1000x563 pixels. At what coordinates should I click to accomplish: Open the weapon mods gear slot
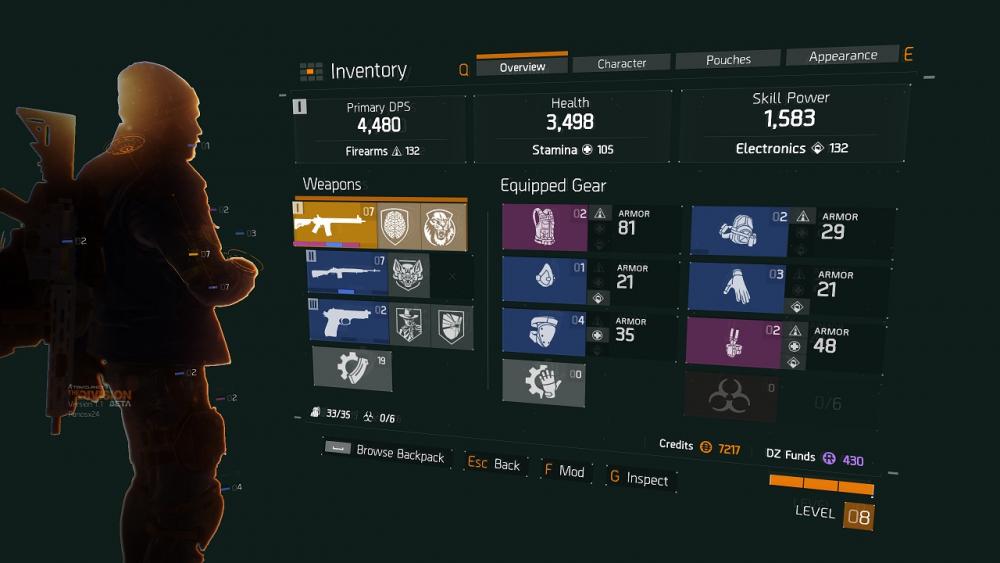click(352, 367)
